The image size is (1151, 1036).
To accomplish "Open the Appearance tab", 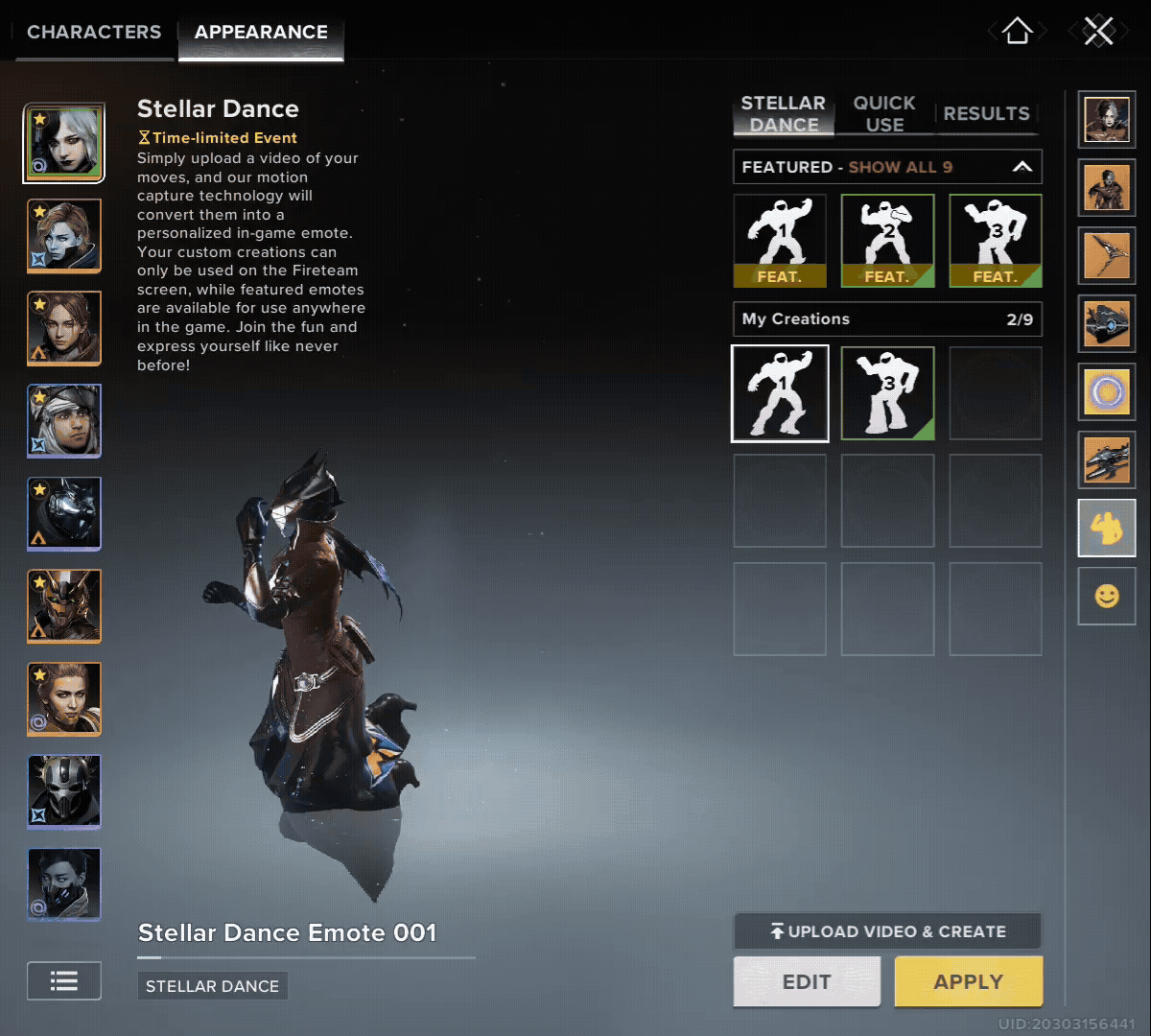I will [261, 32].
